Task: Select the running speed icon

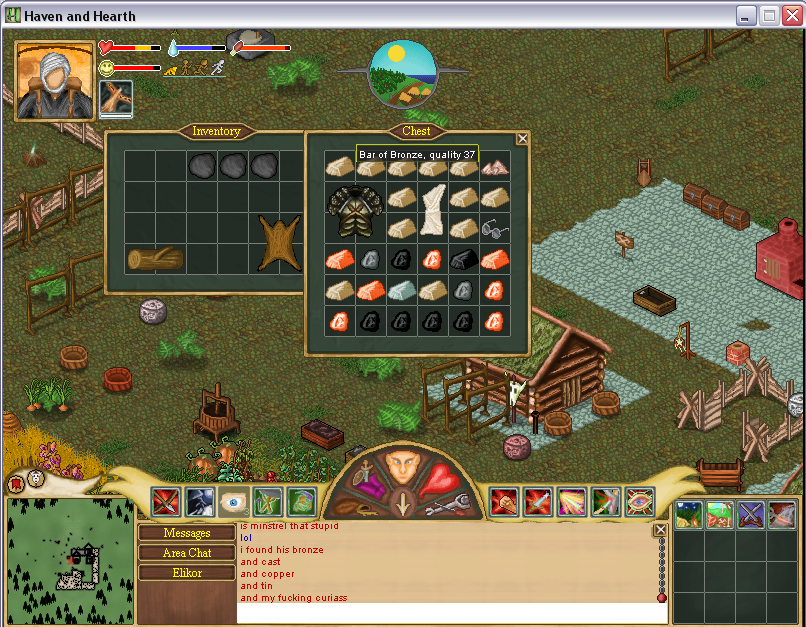Action: (217, 69)
